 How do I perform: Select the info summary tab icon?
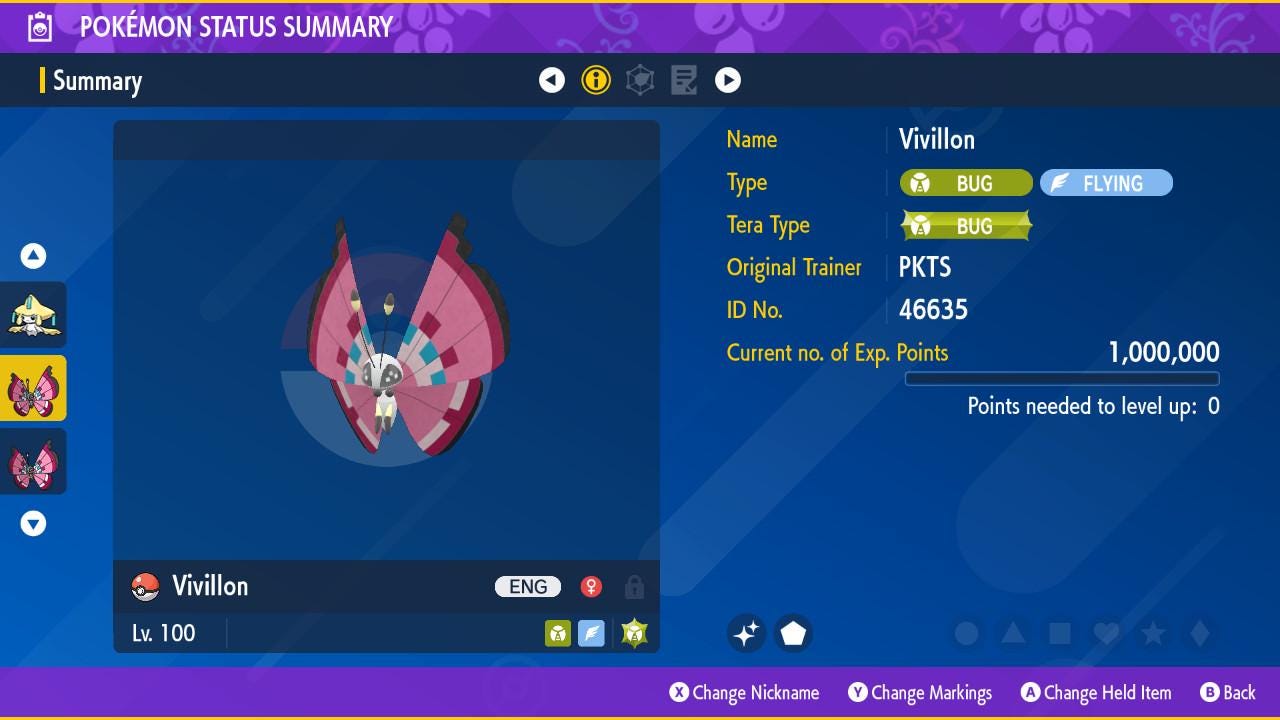coord(596,80)
